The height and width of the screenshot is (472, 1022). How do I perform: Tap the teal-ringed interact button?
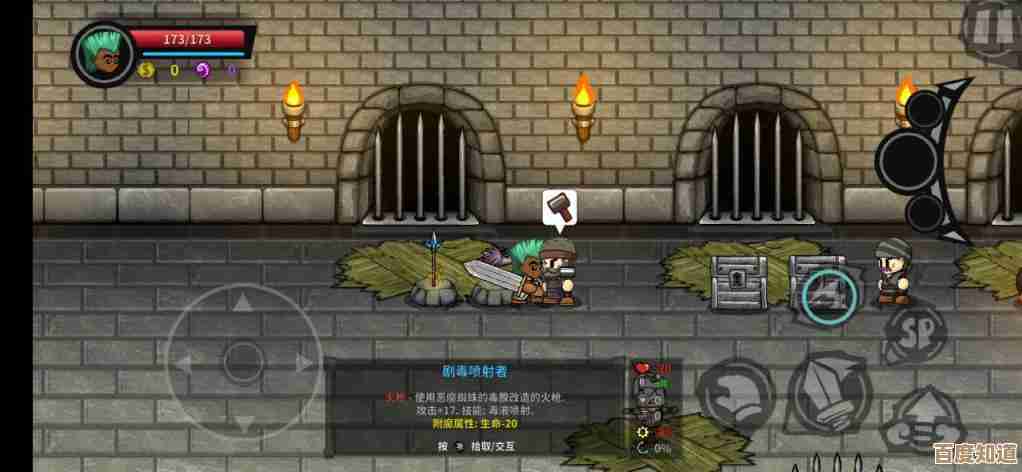click(830, 294)
